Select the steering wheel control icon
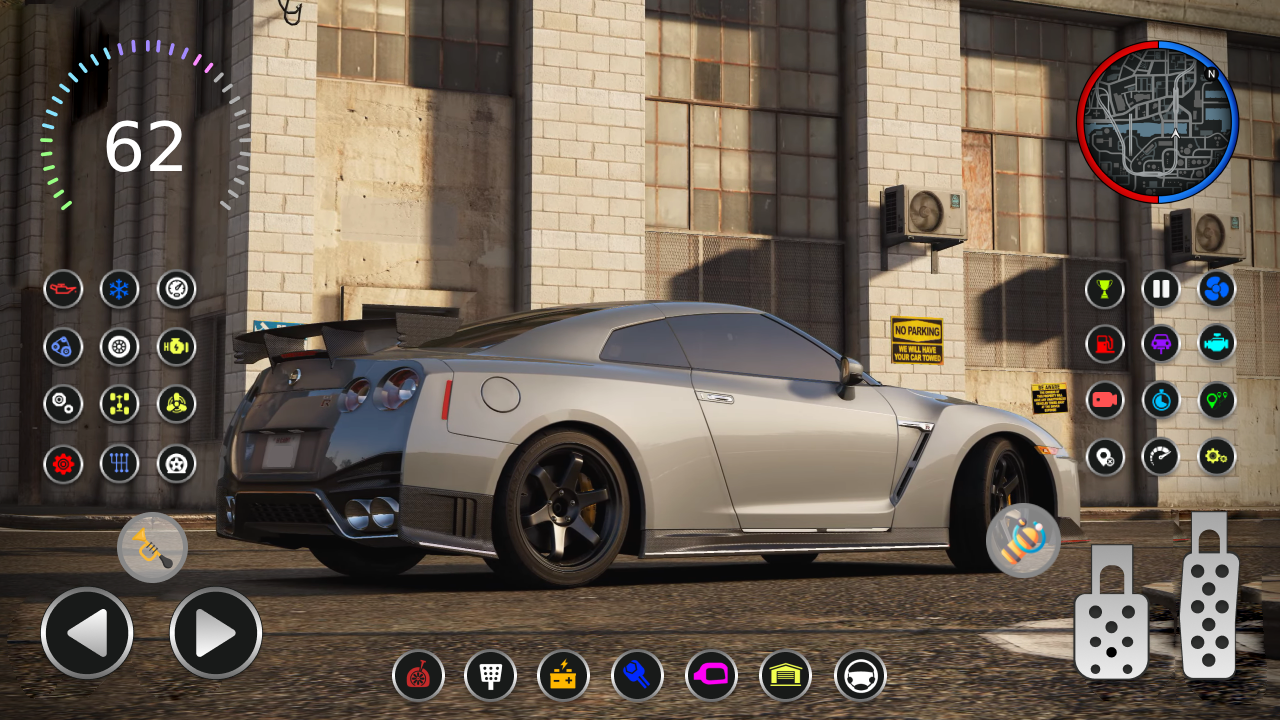 860,676
